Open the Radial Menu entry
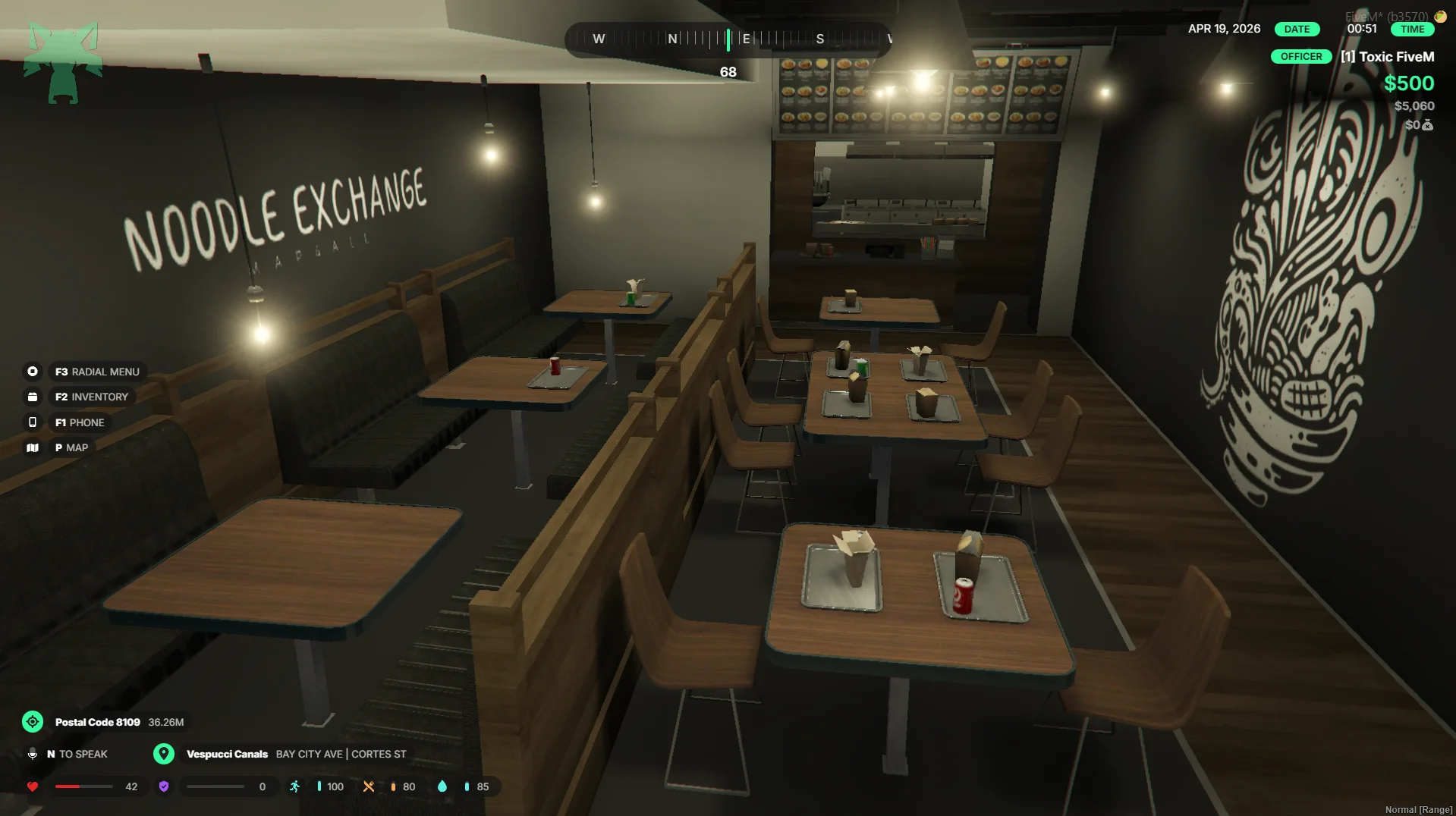1456x816 pixels. tap(96, 372)
